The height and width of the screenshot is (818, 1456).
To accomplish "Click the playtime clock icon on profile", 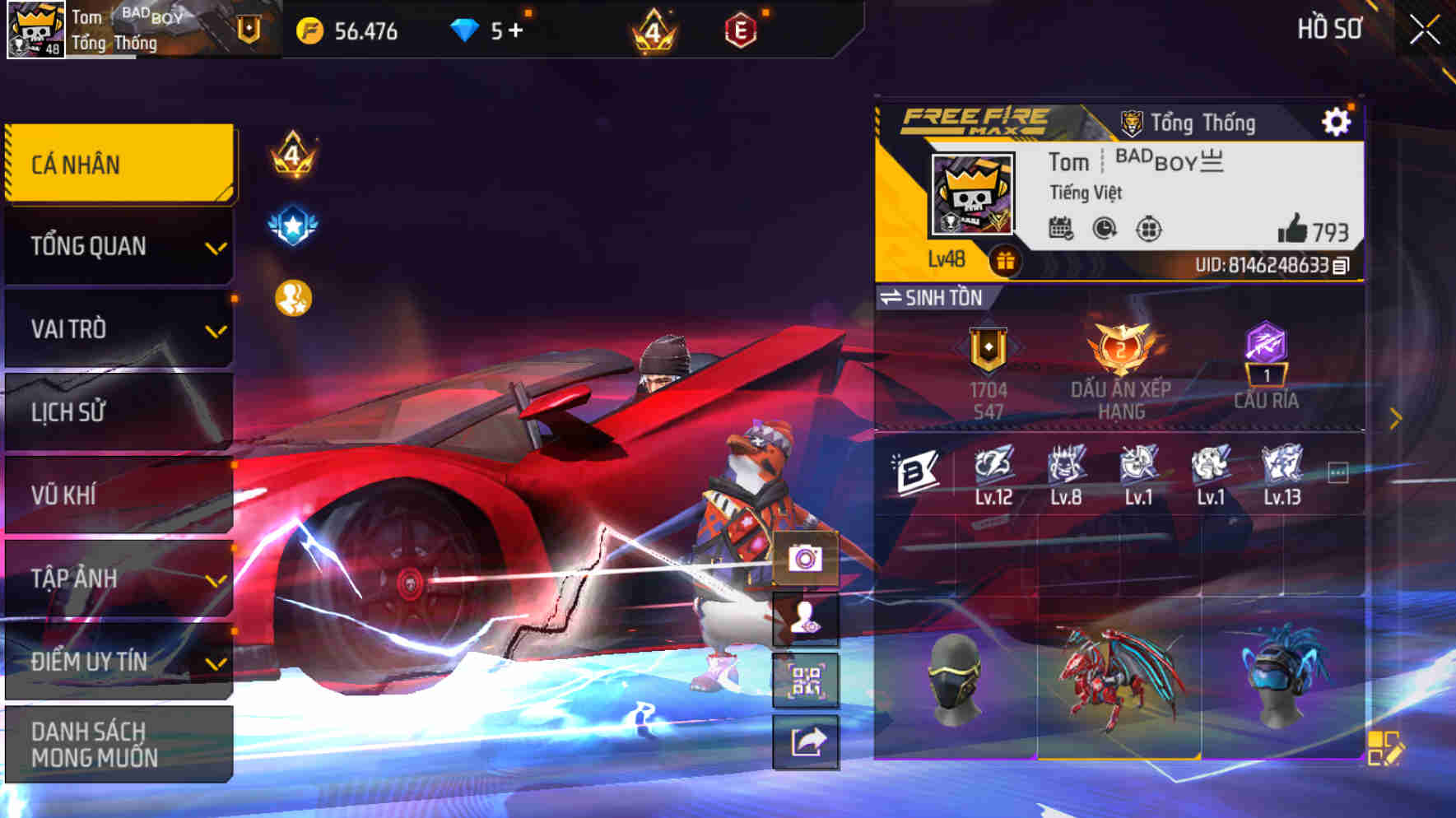I will [1103, 232].
